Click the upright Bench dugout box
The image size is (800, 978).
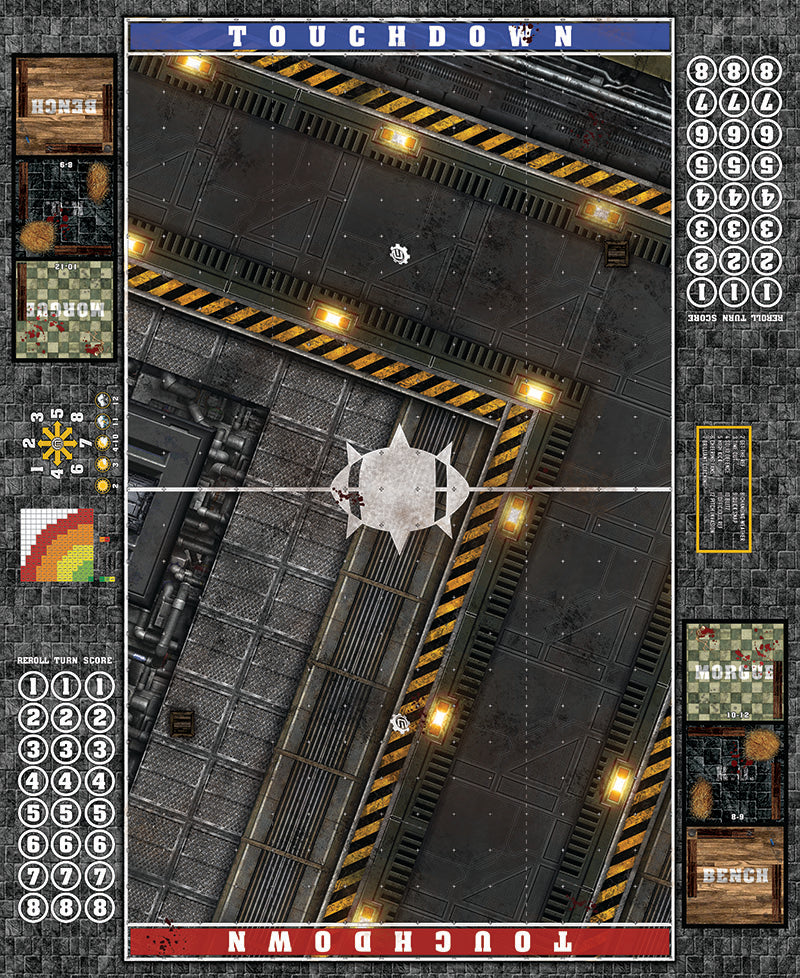(x=735, y=875)
